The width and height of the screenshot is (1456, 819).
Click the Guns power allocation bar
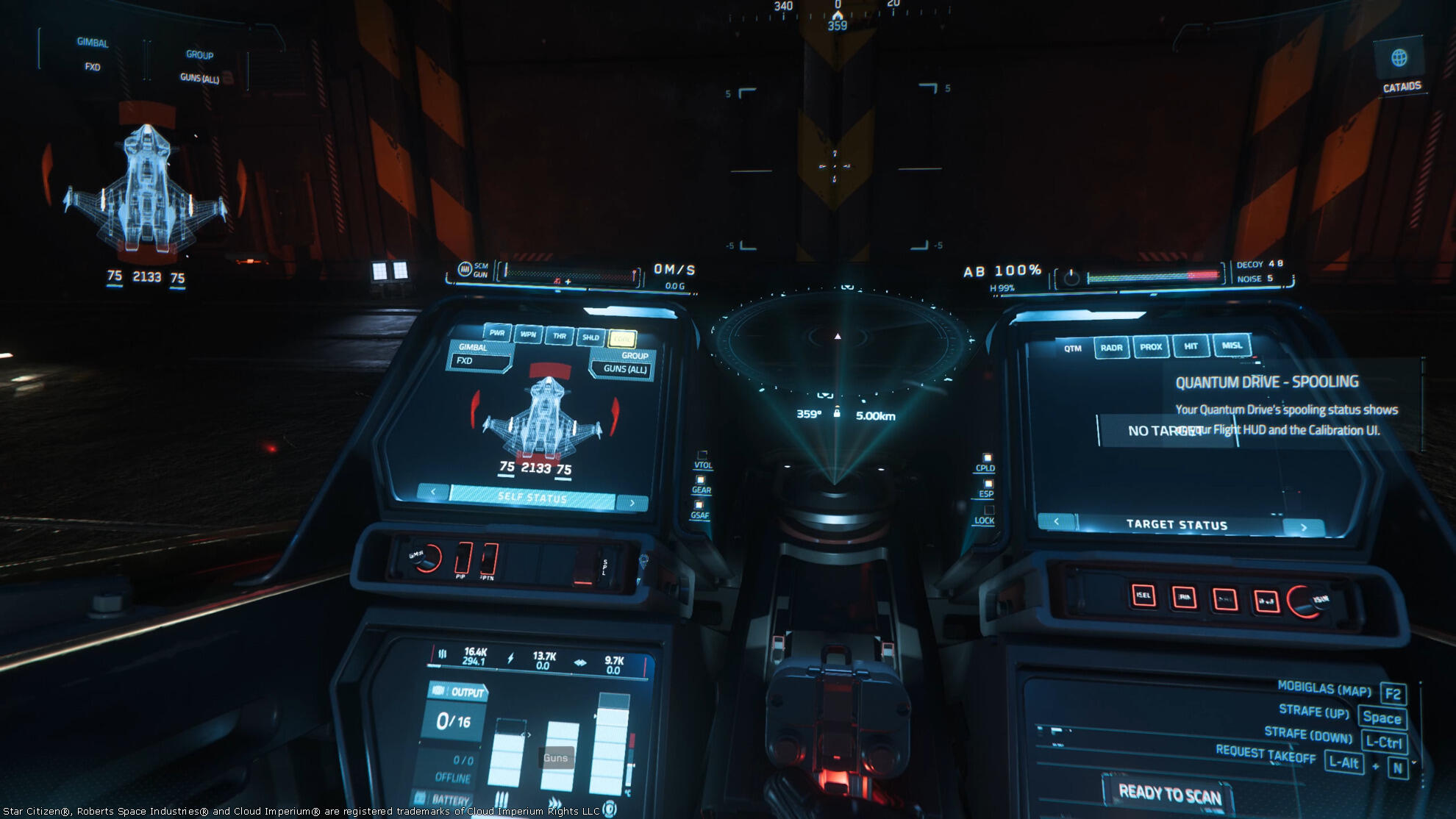click(559, 756)
